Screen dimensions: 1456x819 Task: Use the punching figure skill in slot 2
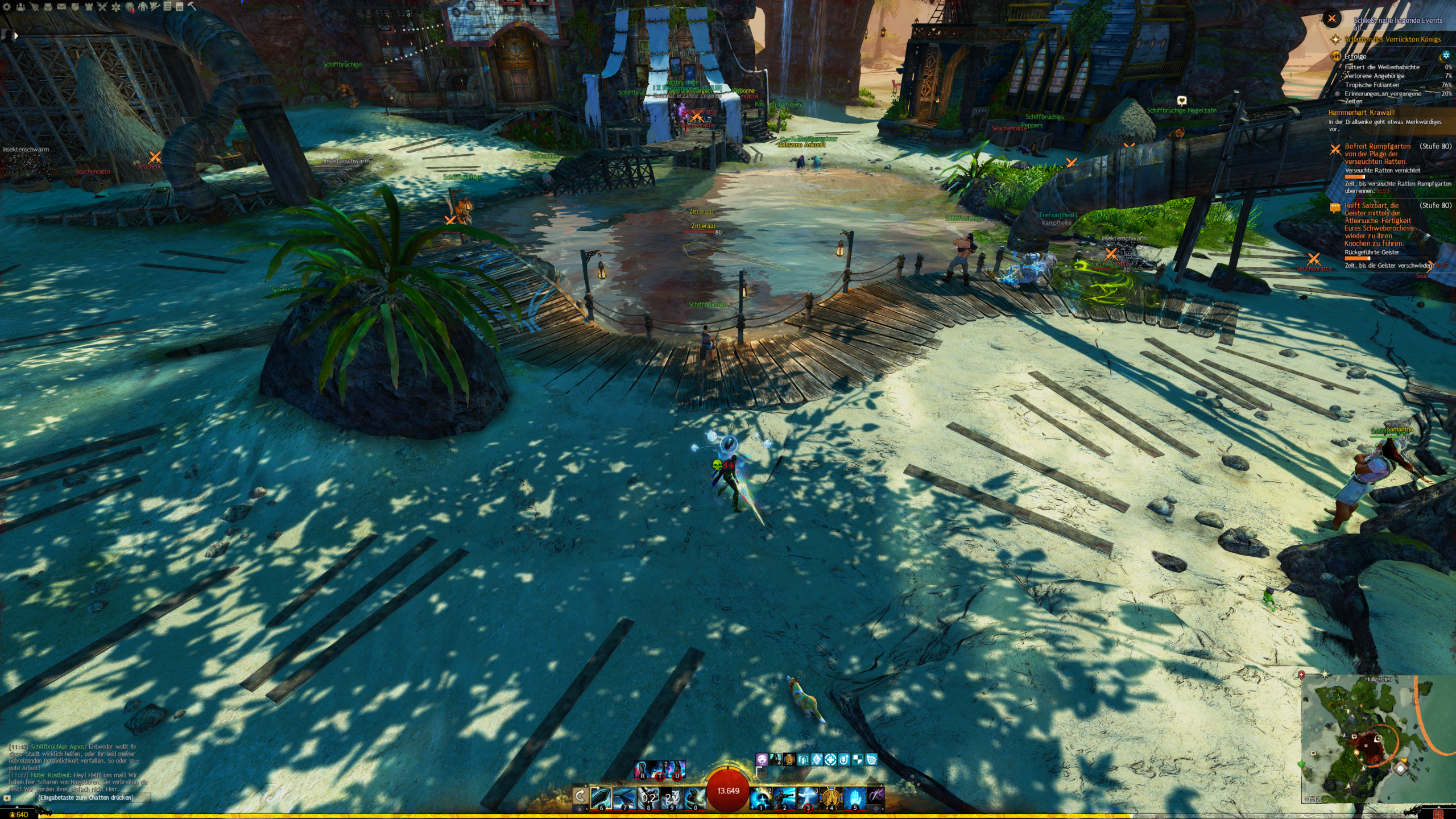click(784, 797)
